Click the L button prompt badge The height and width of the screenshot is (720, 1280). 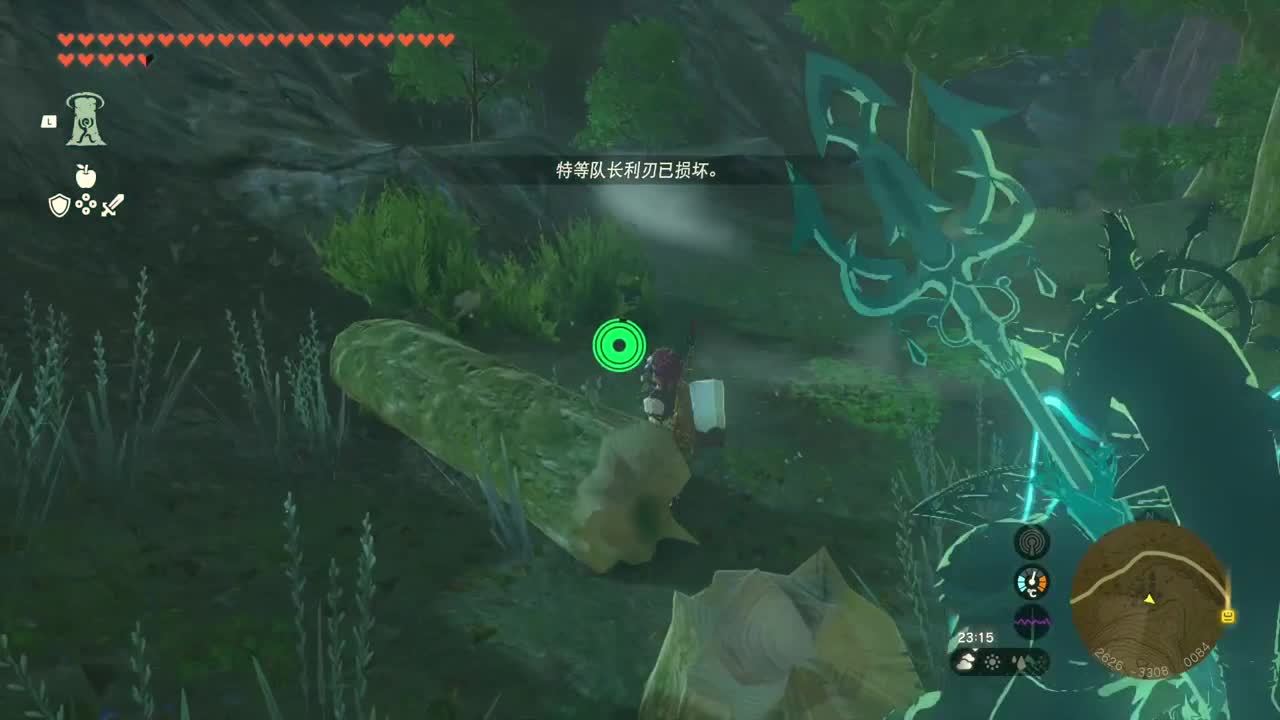coord(47,120)
